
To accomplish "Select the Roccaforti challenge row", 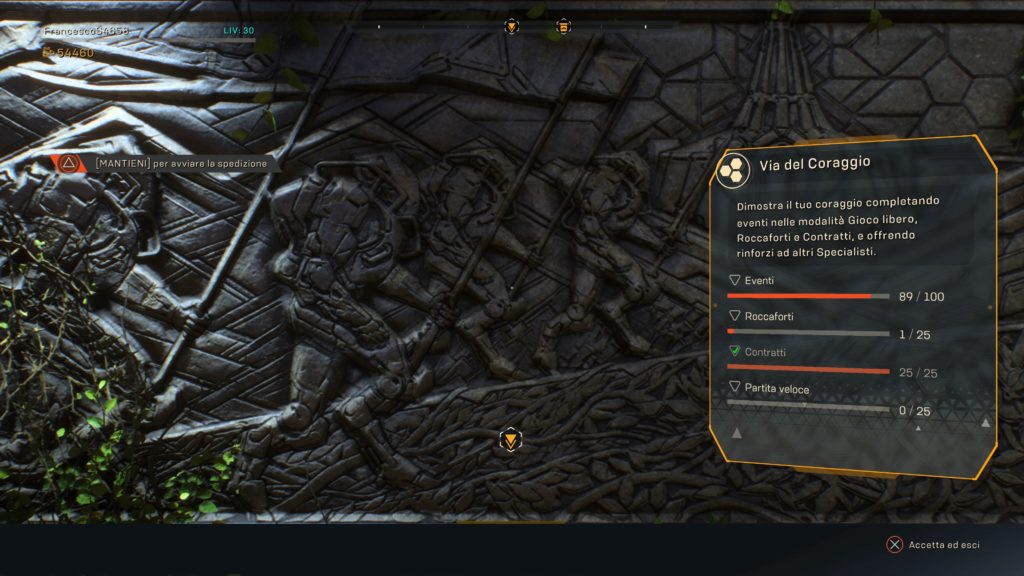I will click(835, 325).
